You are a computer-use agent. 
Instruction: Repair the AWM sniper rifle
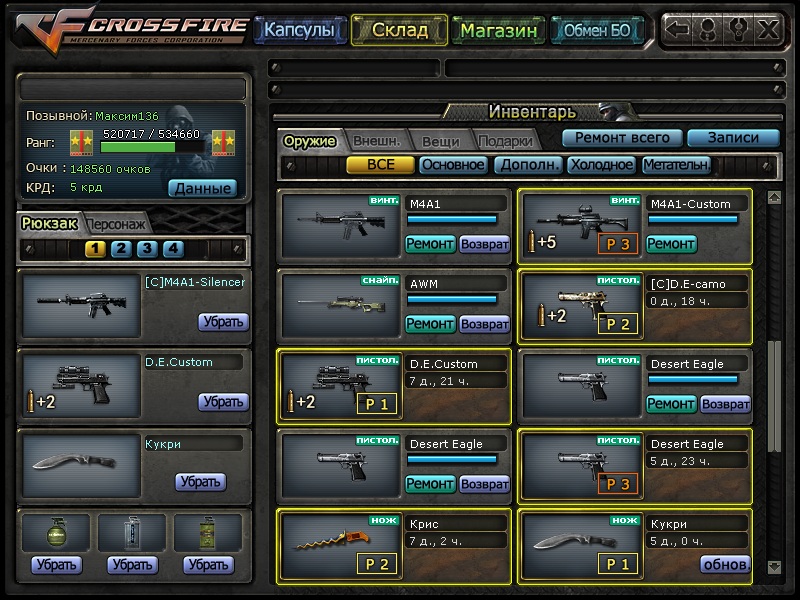click(x=430, y=323)
